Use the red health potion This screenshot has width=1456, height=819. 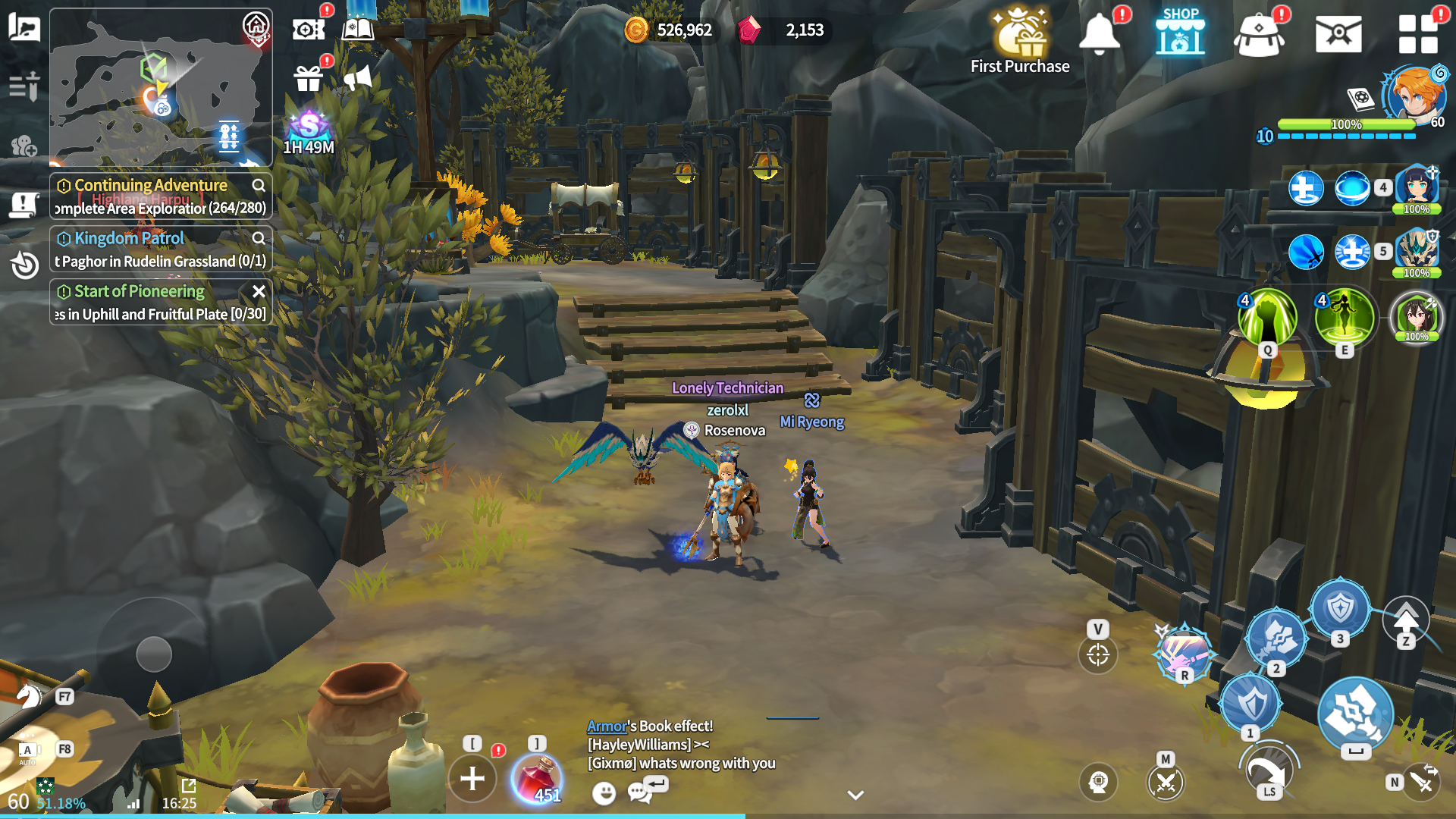[537, 778]
